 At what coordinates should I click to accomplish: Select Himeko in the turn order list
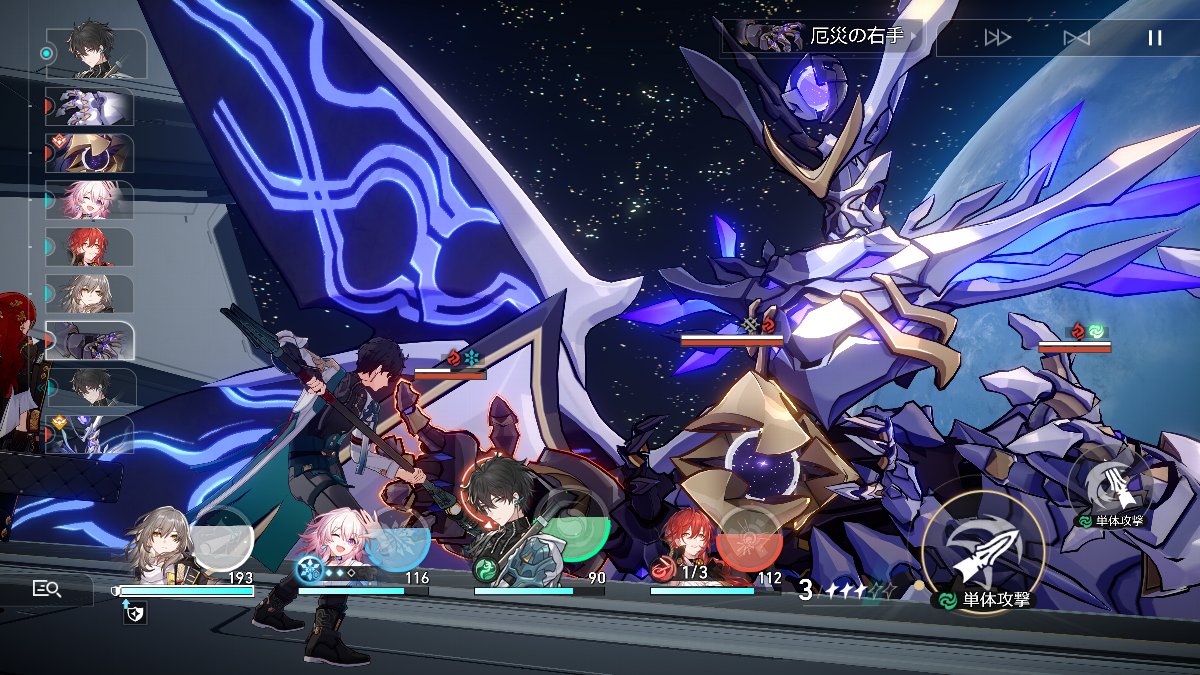pyautogui.click(x=91, y=247)
